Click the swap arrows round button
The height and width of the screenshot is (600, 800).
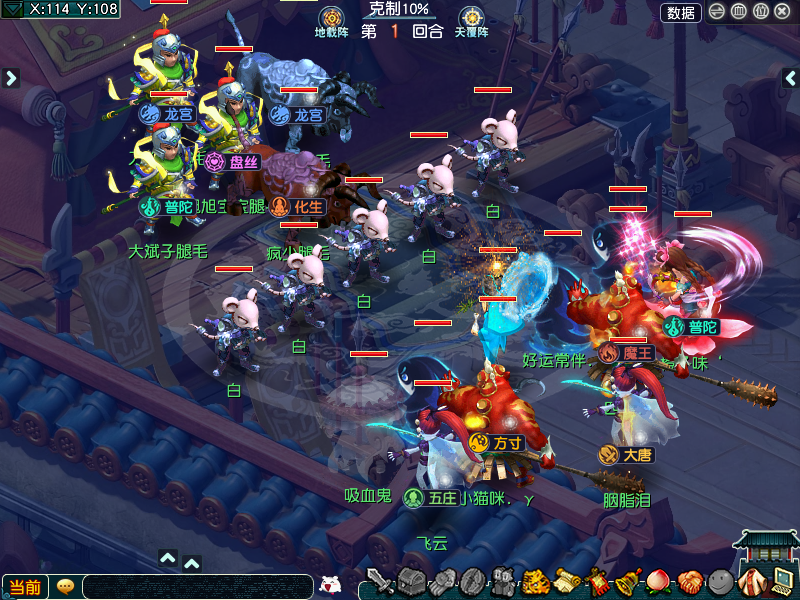(718, 12)
